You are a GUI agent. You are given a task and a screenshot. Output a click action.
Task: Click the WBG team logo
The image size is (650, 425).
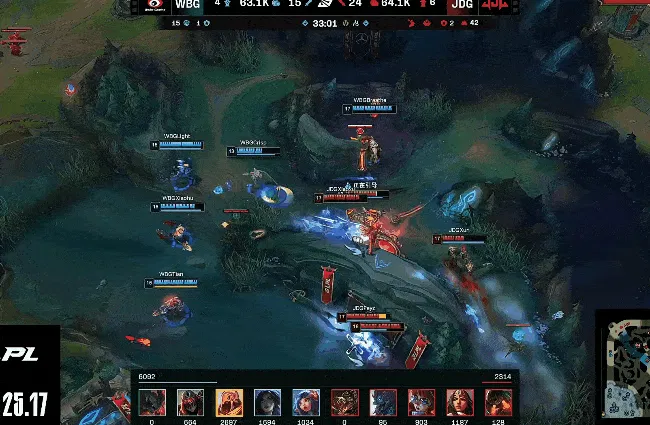click(x=152, y=6)
